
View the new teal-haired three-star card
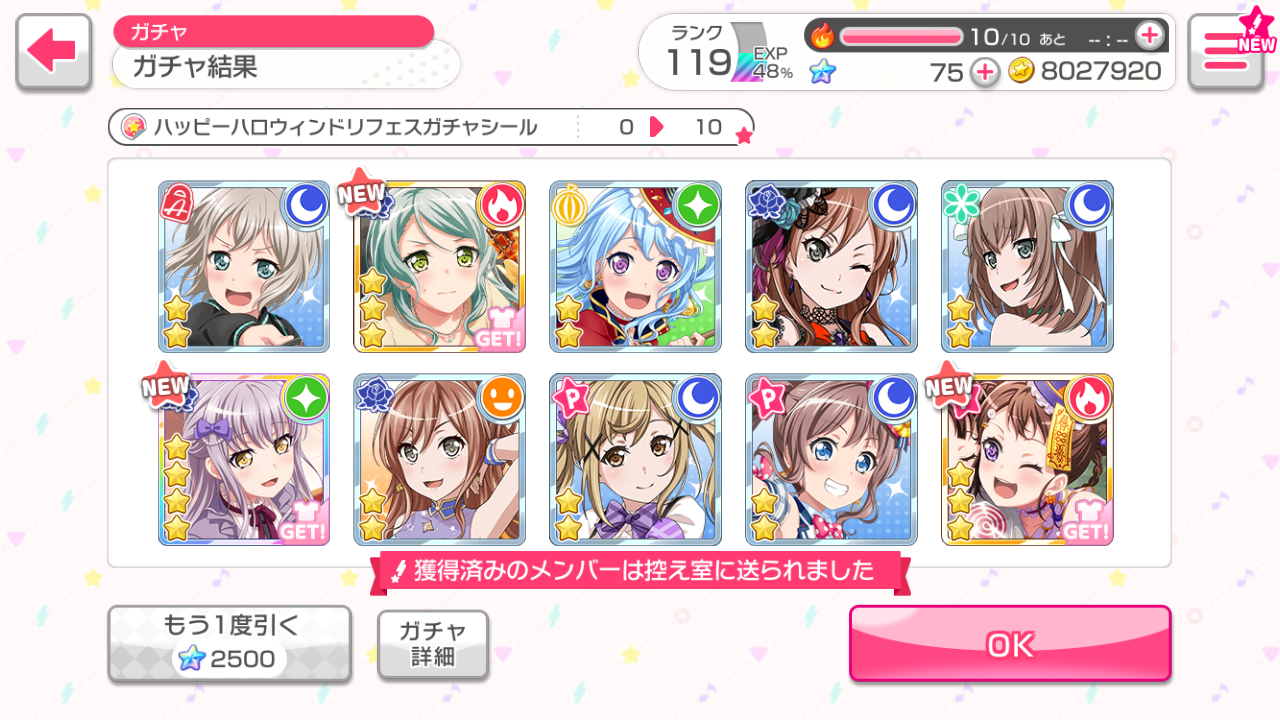coord(440,266)
